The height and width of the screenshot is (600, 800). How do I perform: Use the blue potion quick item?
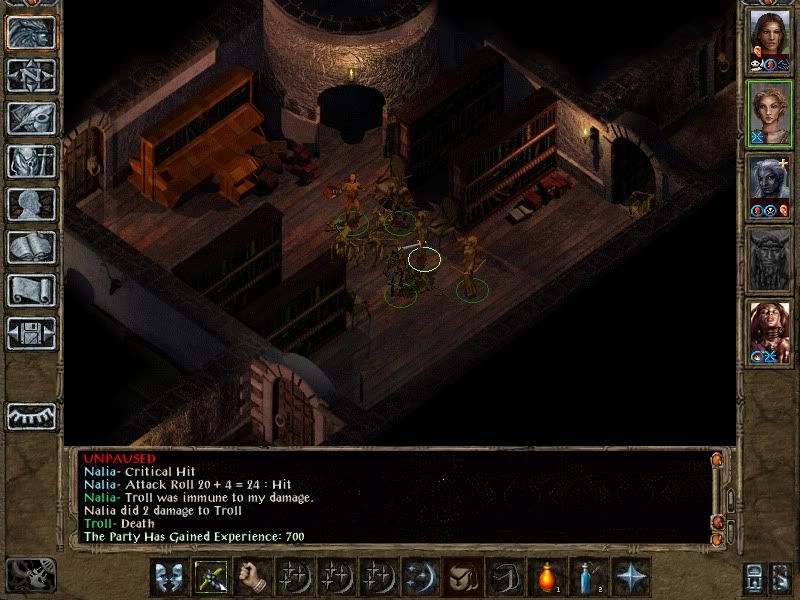pyautogui.click(x=588, y=578)
